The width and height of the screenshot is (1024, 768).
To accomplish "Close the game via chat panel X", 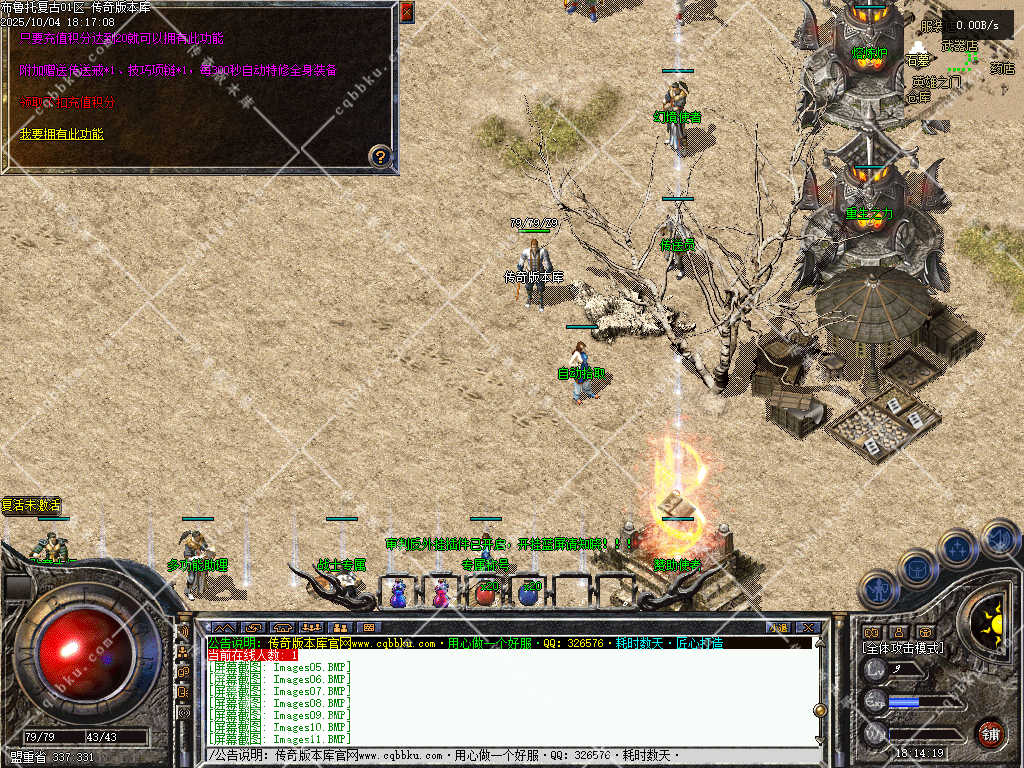I will click(x=809, y=627).
